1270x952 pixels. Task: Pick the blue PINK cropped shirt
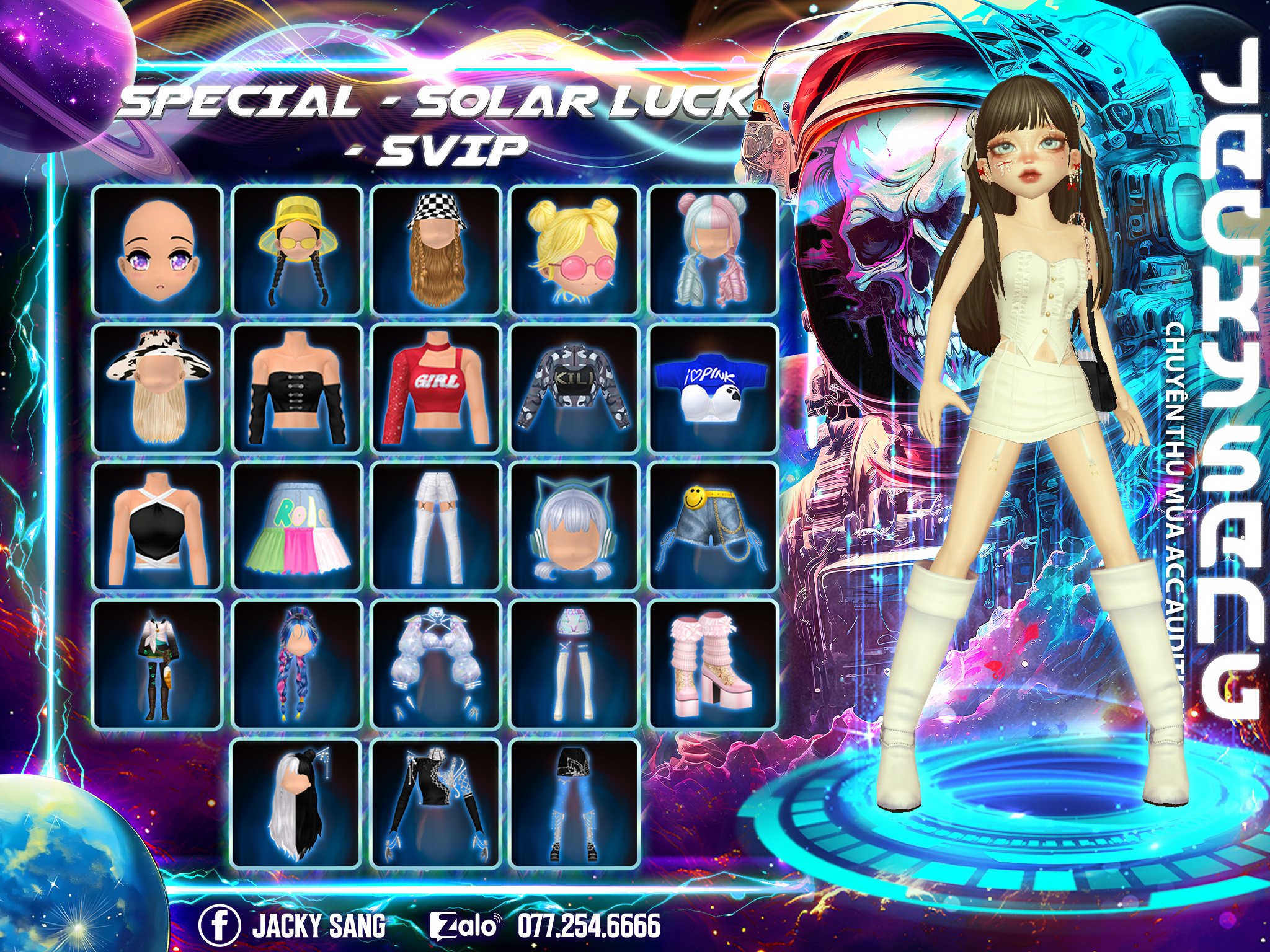click(713, 389)
